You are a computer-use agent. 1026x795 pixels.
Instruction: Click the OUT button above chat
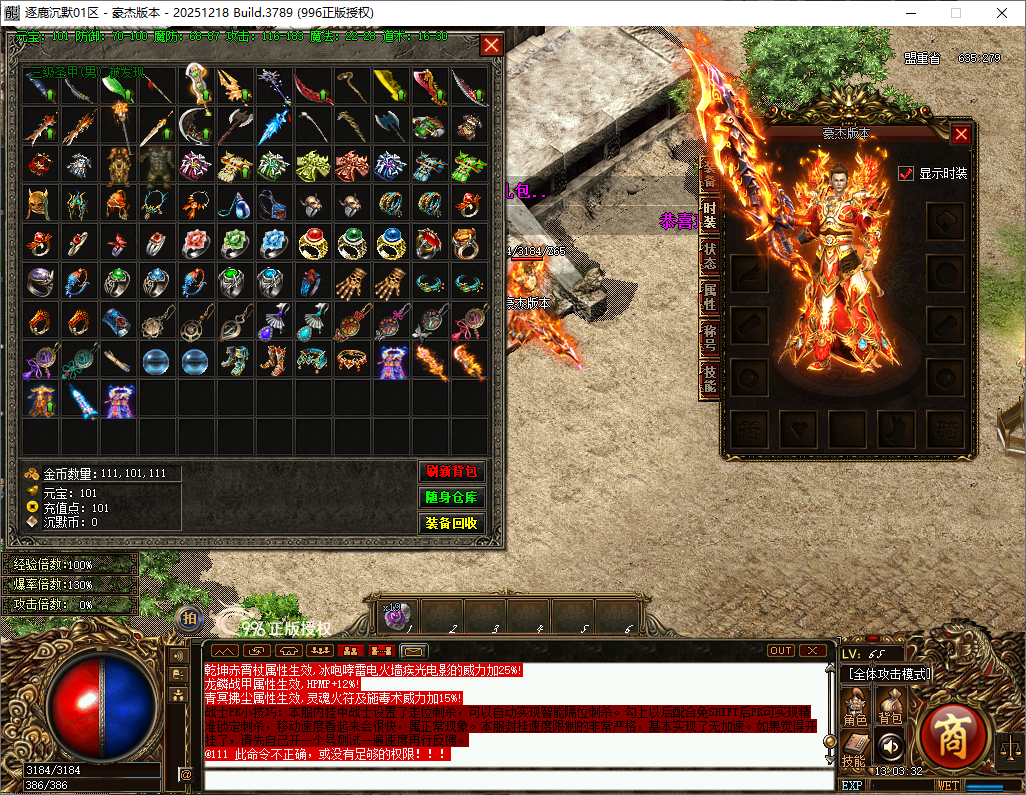(781, 651)
